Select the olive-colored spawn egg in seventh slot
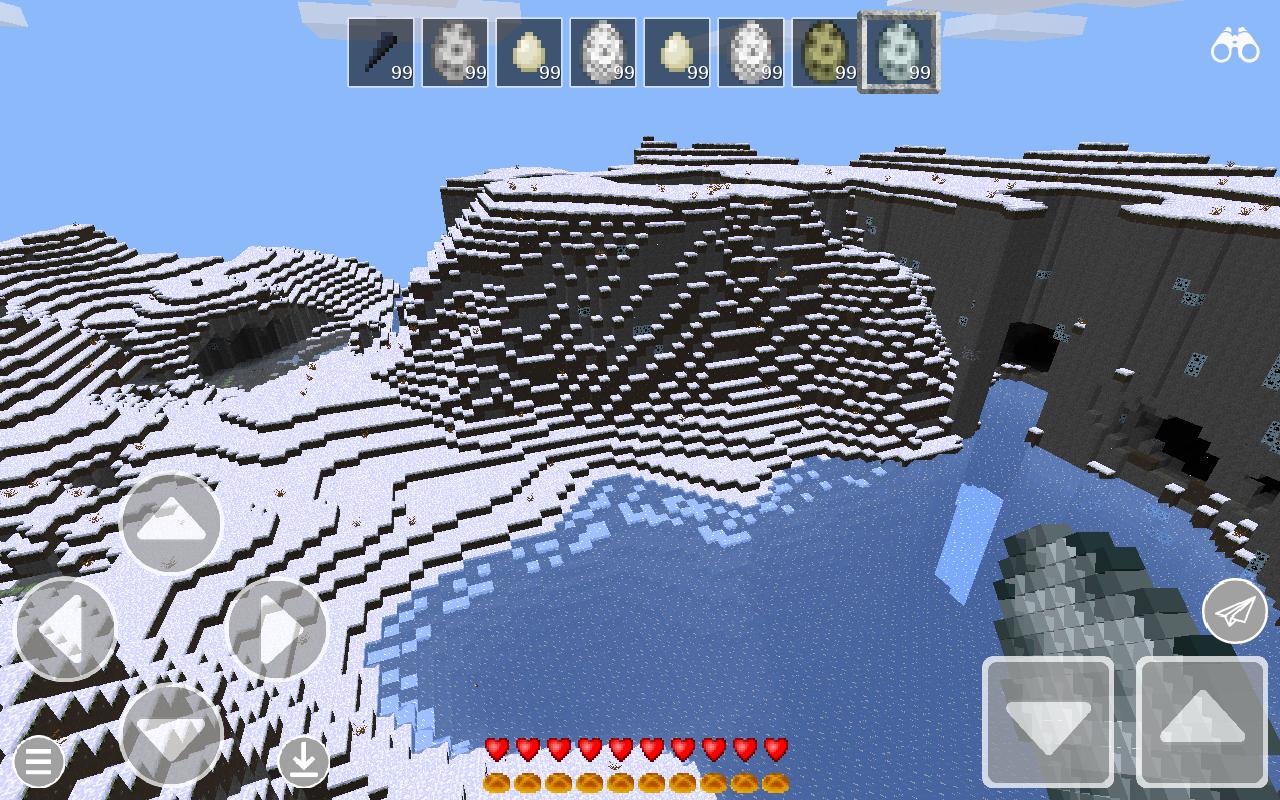 825,50
